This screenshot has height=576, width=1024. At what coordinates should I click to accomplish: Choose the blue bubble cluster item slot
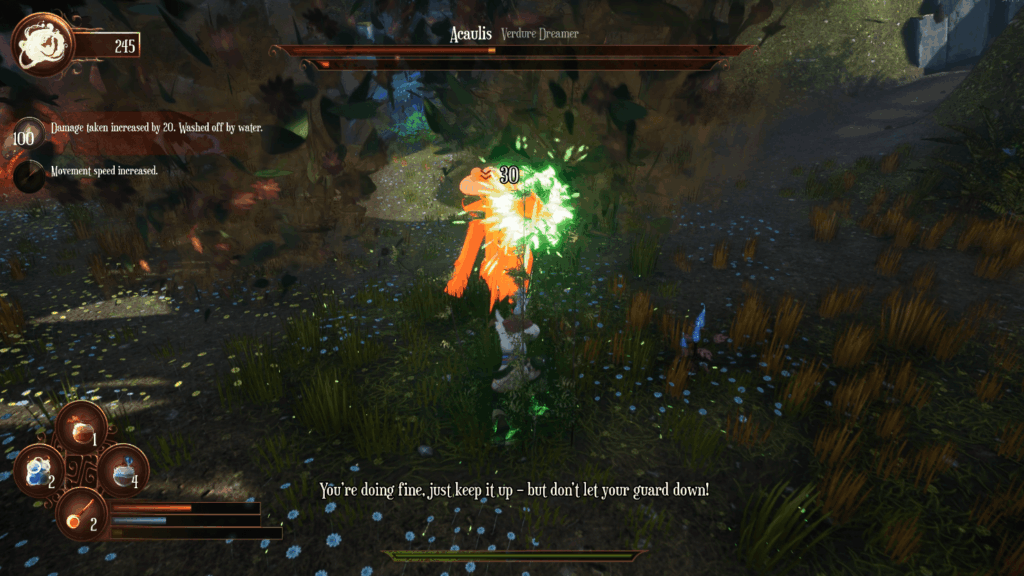[40, 470]
